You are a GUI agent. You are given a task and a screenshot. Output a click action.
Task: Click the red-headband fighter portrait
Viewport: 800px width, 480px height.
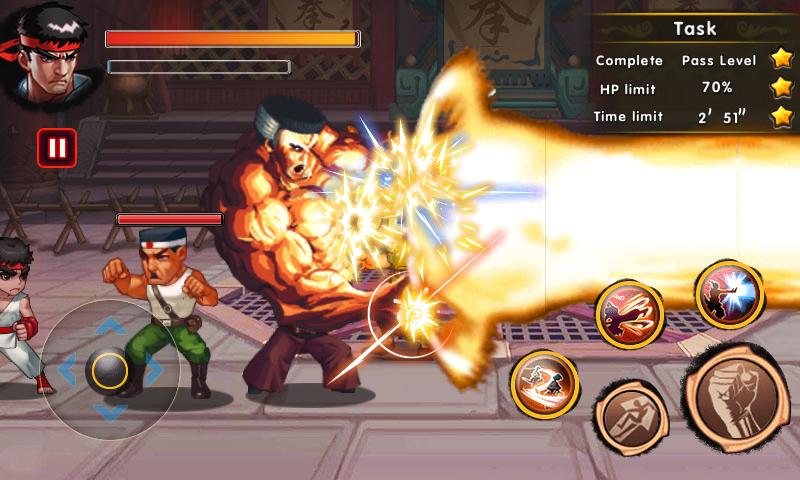[46, 52]
